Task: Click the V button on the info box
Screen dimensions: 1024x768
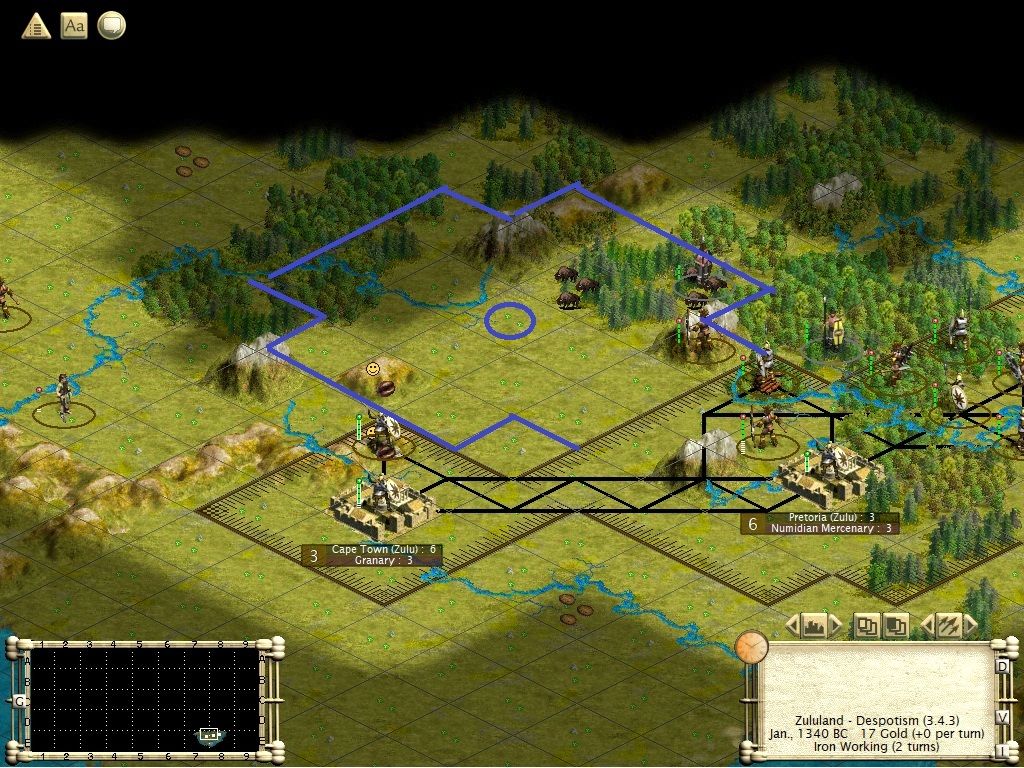Action: pyautogui.click(x=1002, y=717)
